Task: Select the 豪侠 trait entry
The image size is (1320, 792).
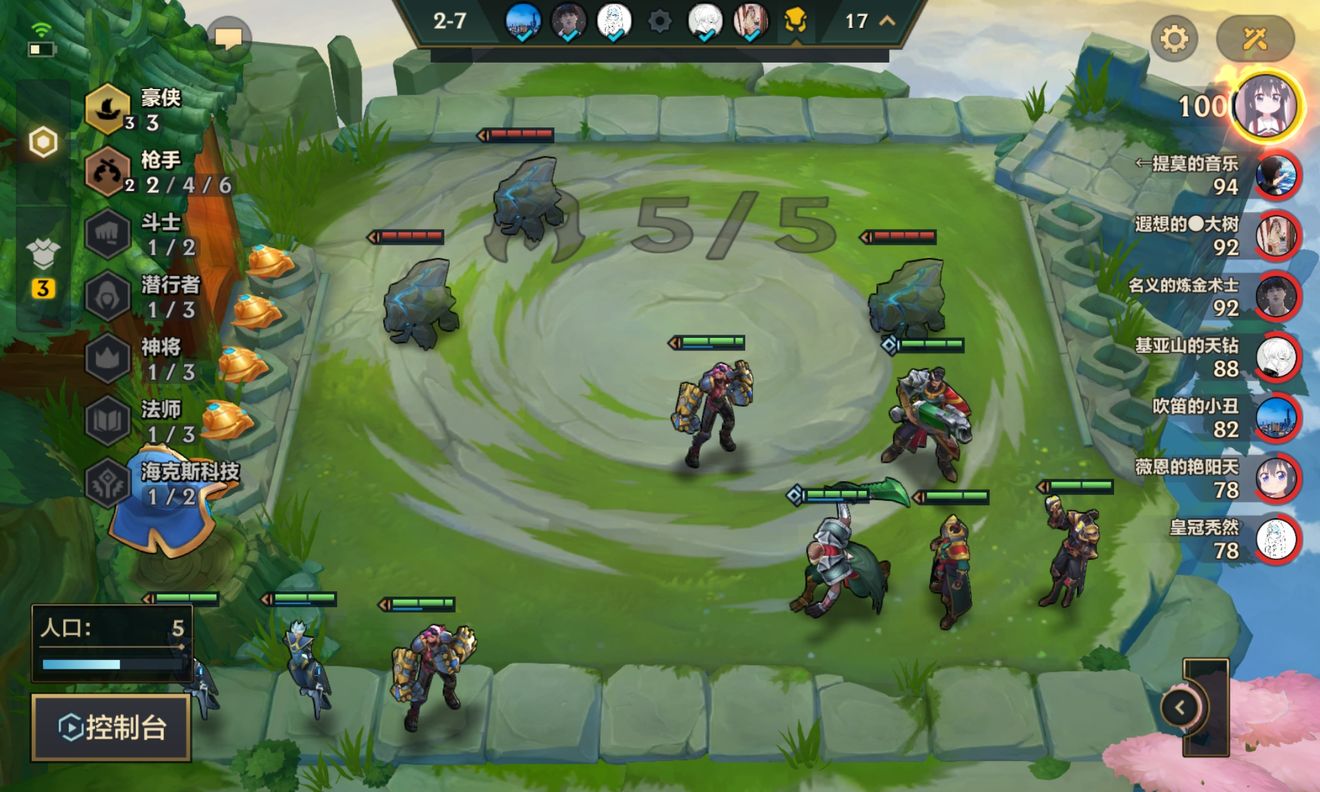Action: (x=145, y=110)
